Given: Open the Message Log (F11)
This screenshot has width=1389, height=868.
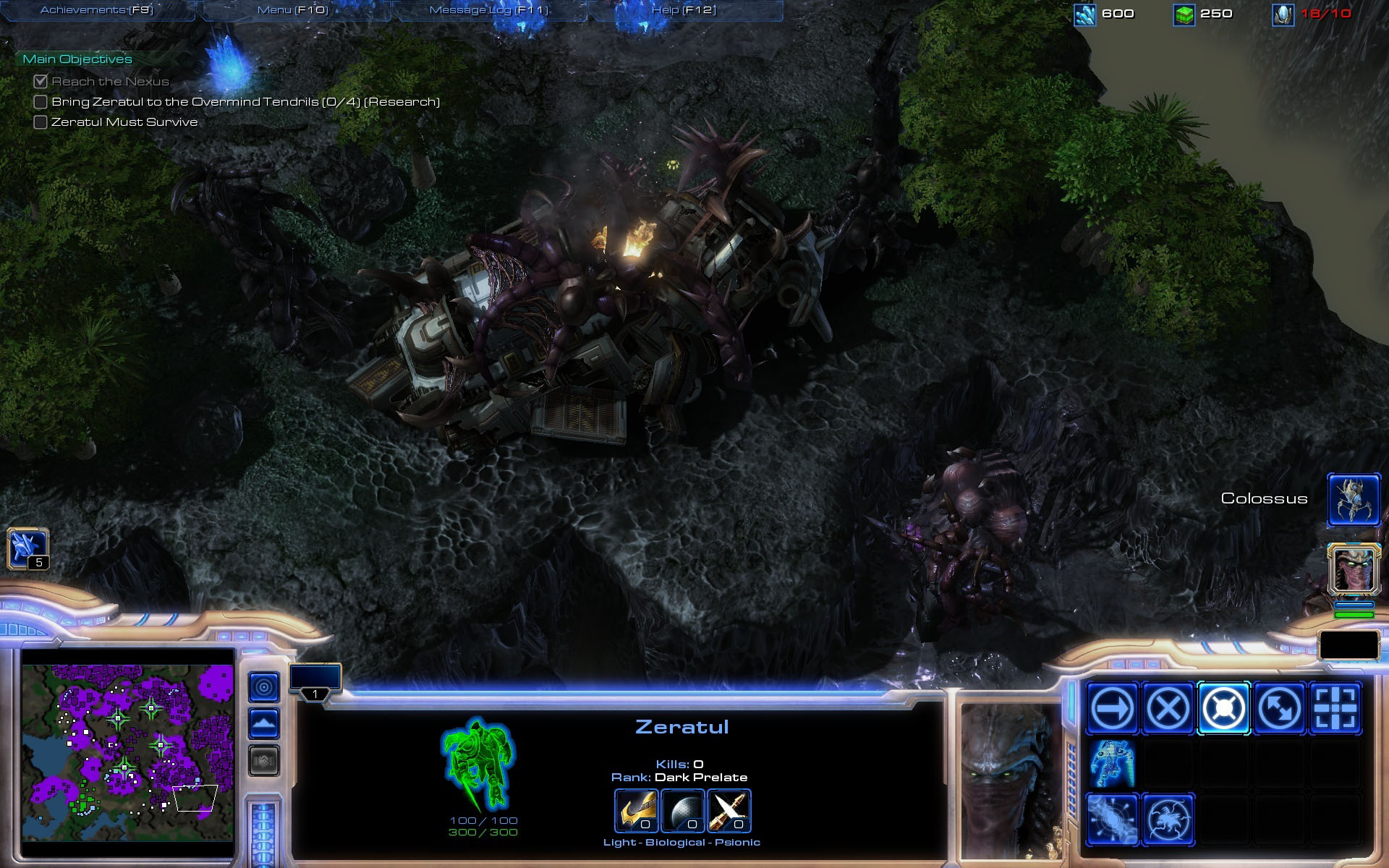Looking at the screenshot, I should pos(490,10).
